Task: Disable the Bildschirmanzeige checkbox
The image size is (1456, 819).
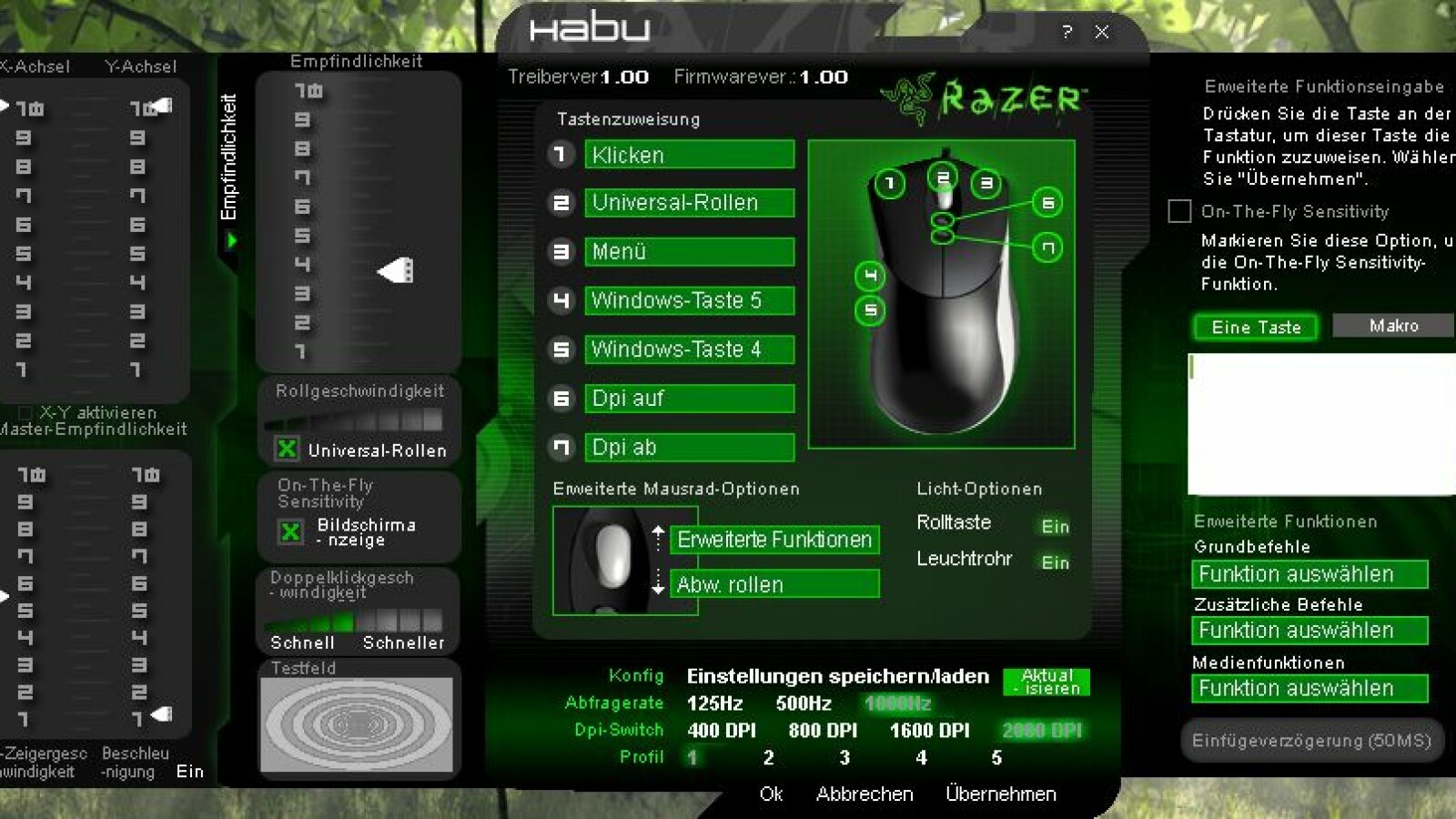Action: 288,532
